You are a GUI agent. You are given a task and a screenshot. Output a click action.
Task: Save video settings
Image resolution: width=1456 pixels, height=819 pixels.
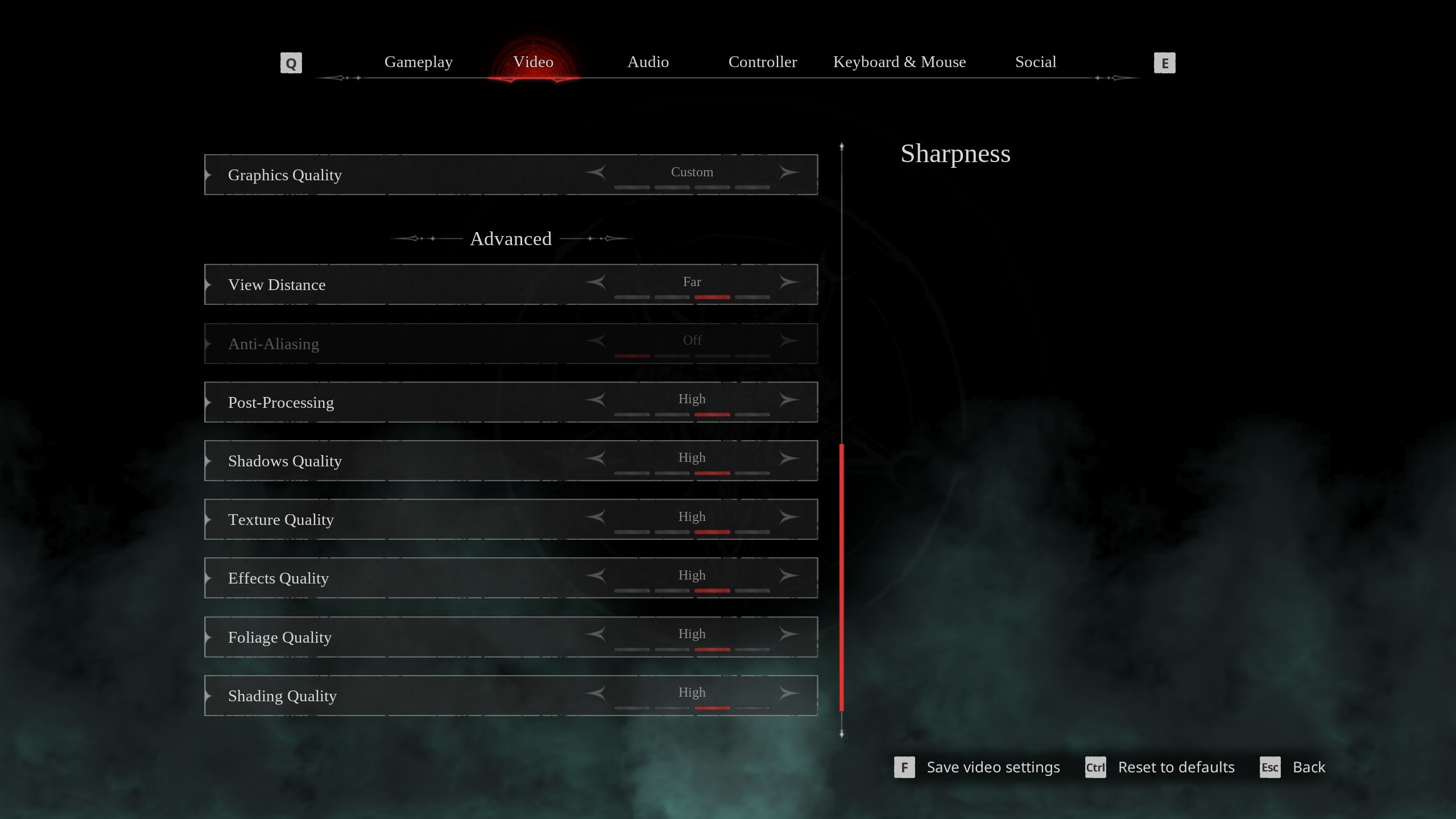click(x=992, y=767)
